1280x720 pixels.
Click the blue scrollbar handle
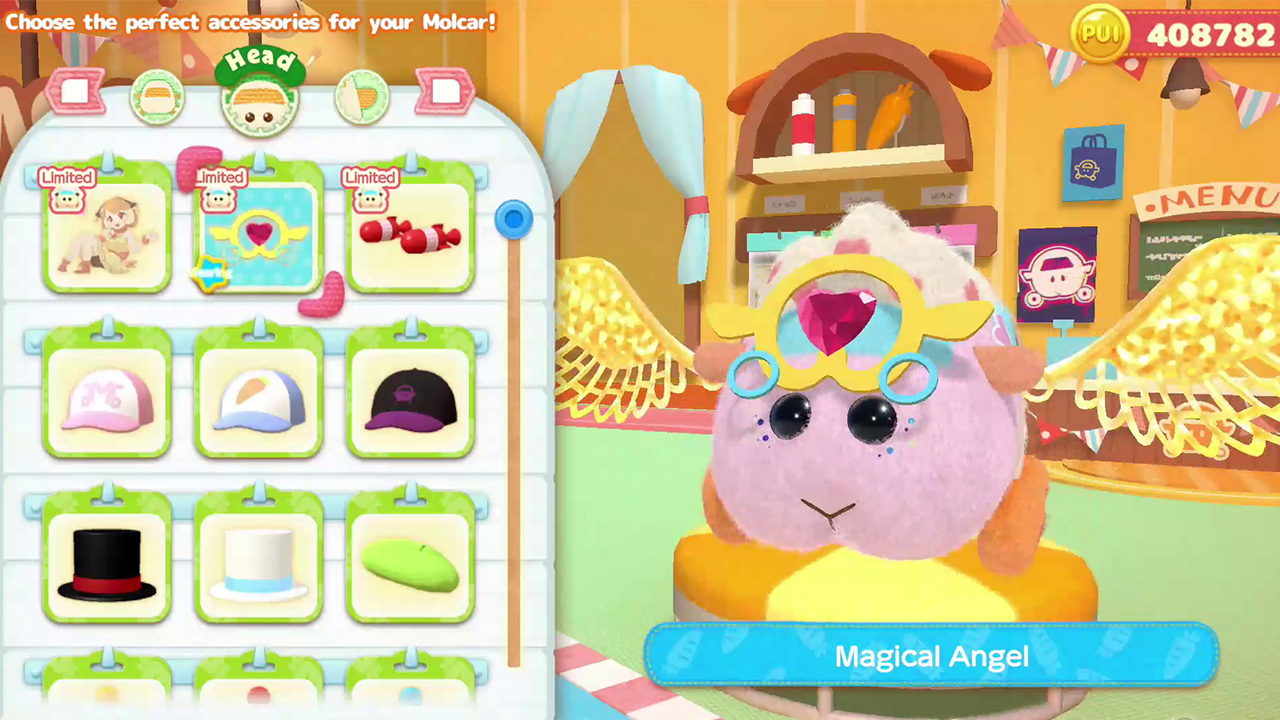point(513,219)
